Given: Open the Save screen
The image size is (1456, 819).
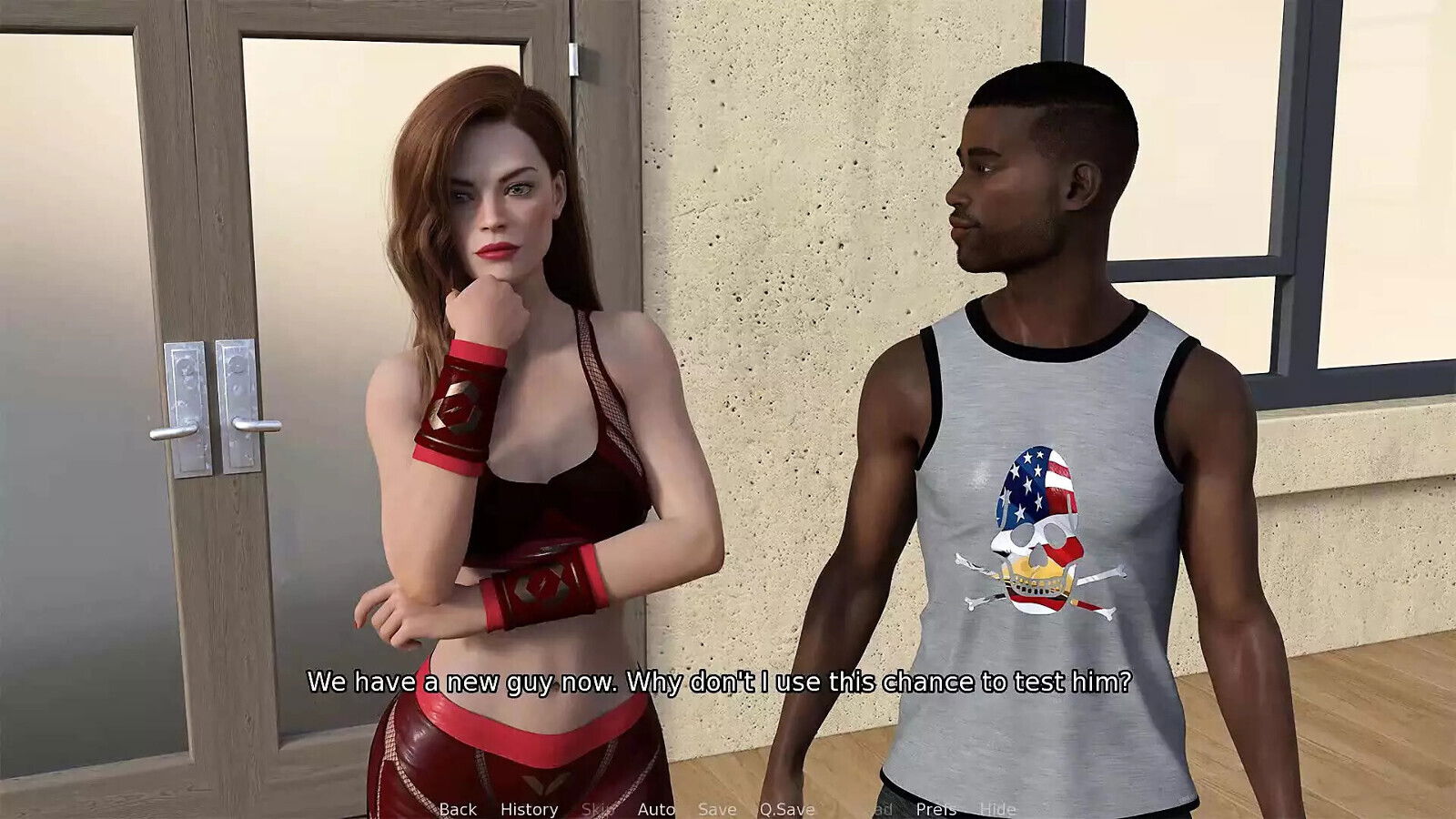Looking at the screenshot, I should pos(717,809).
